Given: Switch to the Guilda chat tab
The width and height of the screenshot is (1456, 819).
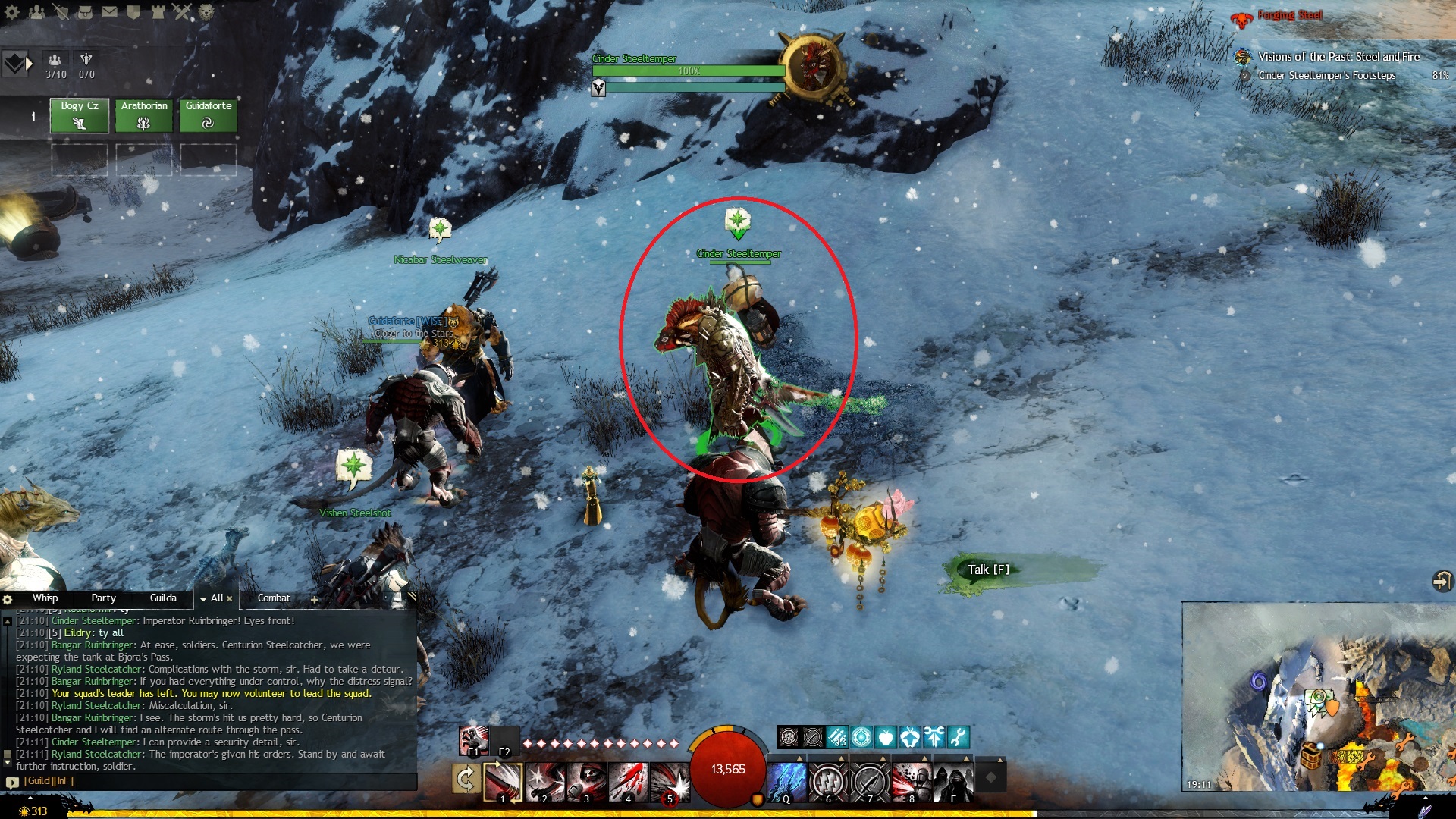Looking at the screenshot, I should coord(163,598).
